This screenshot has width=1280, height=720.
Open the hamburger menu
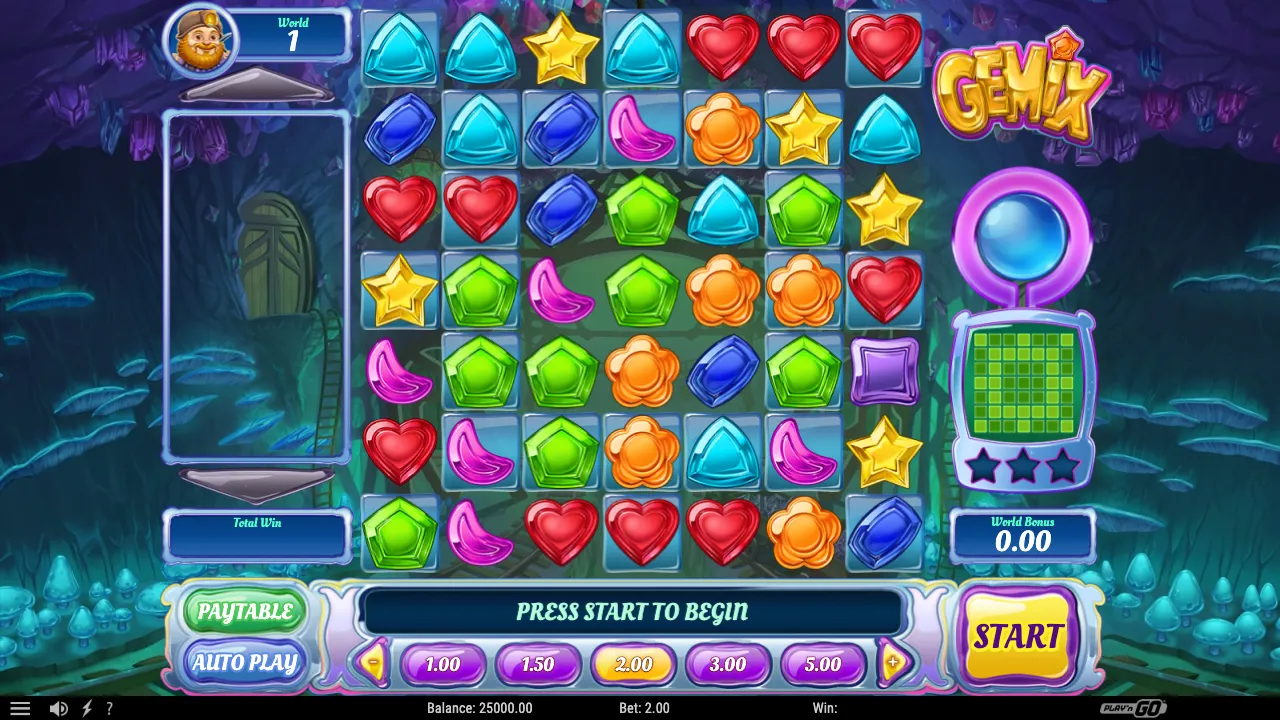(x=20, y=708)
